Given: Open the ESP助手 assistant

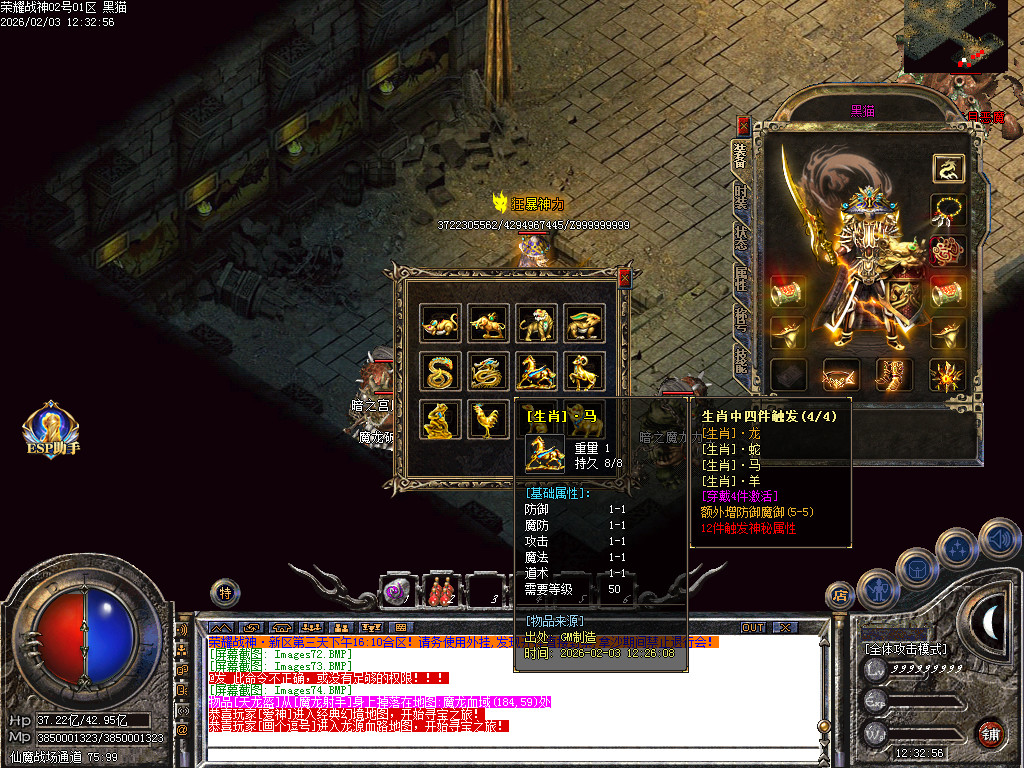Looking at the screenshot, I should coord(51,430).
